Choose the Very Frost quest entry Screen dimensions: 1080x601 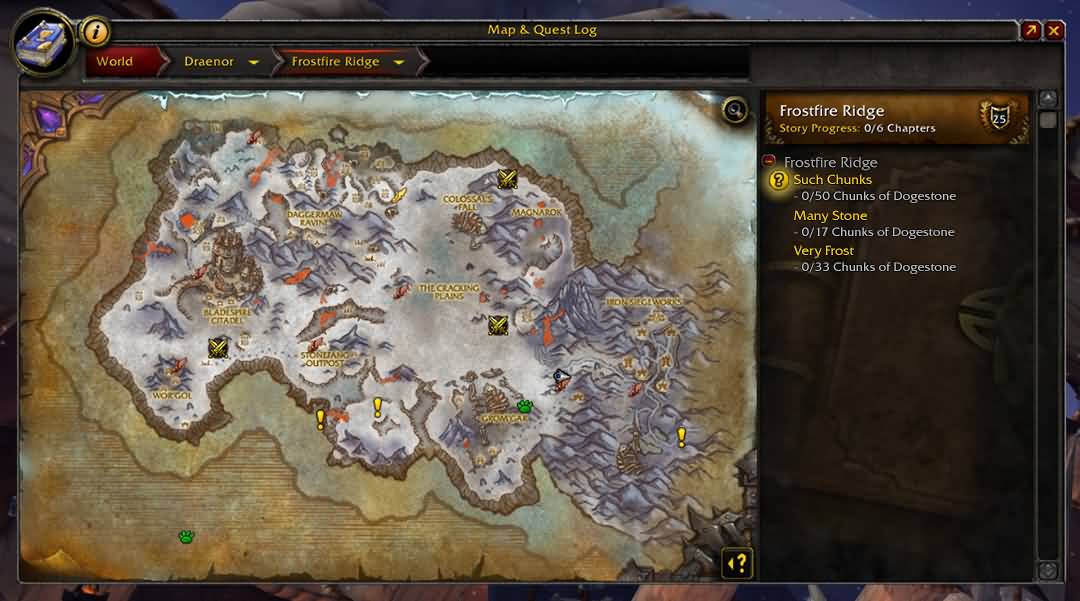(x=824, y=251)
